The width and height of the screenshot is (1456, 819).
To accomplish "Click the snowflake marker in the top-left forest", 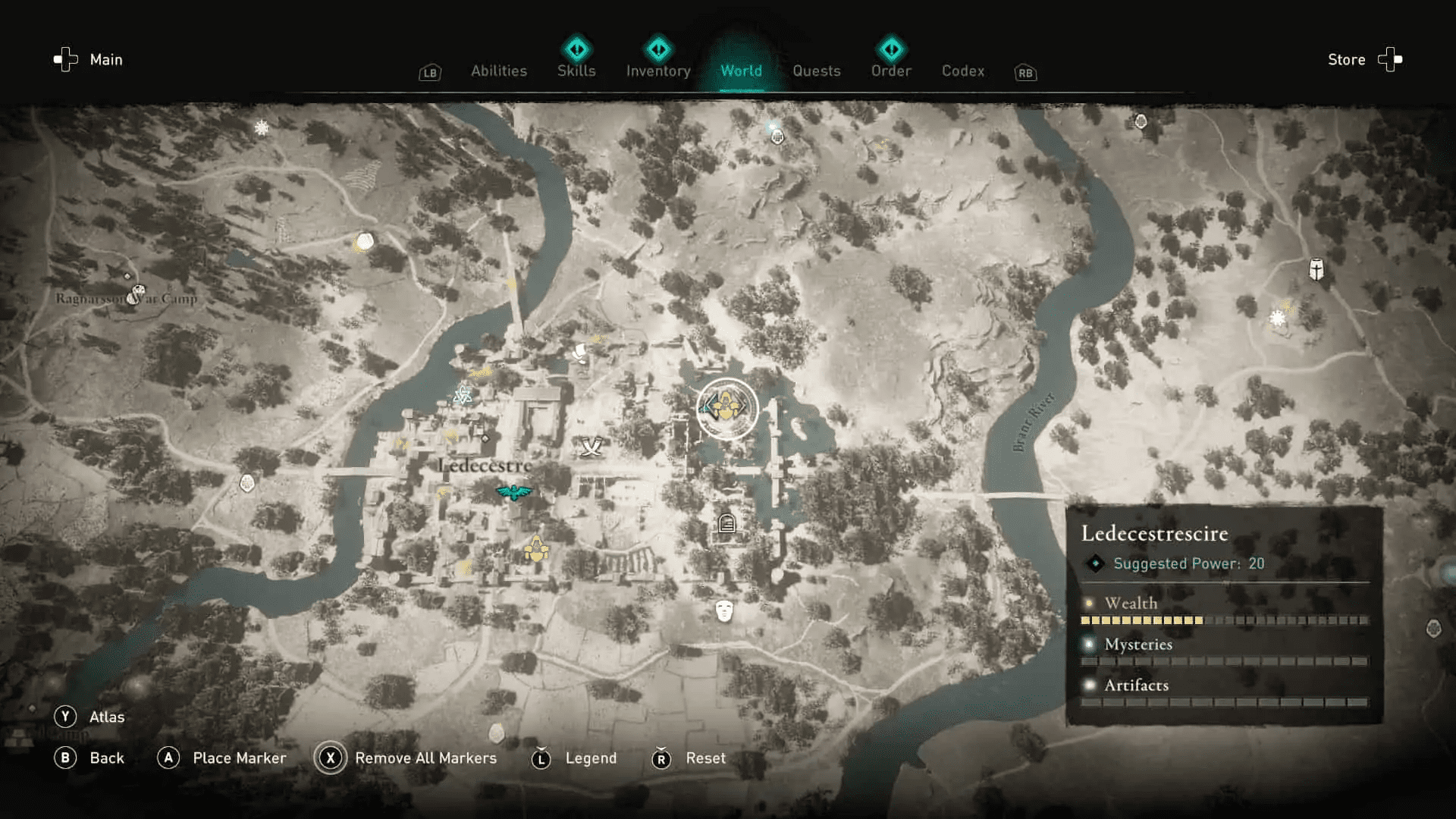I will [261, 127].
